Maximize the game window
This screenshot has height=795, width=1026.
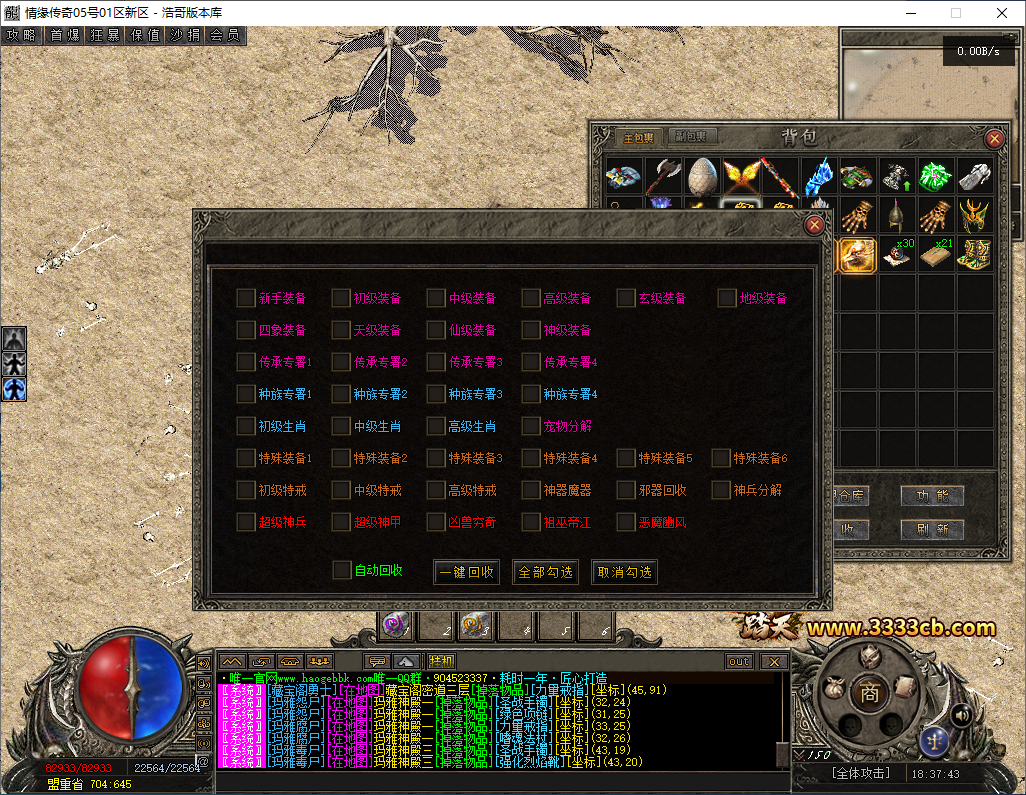[955, 13]
